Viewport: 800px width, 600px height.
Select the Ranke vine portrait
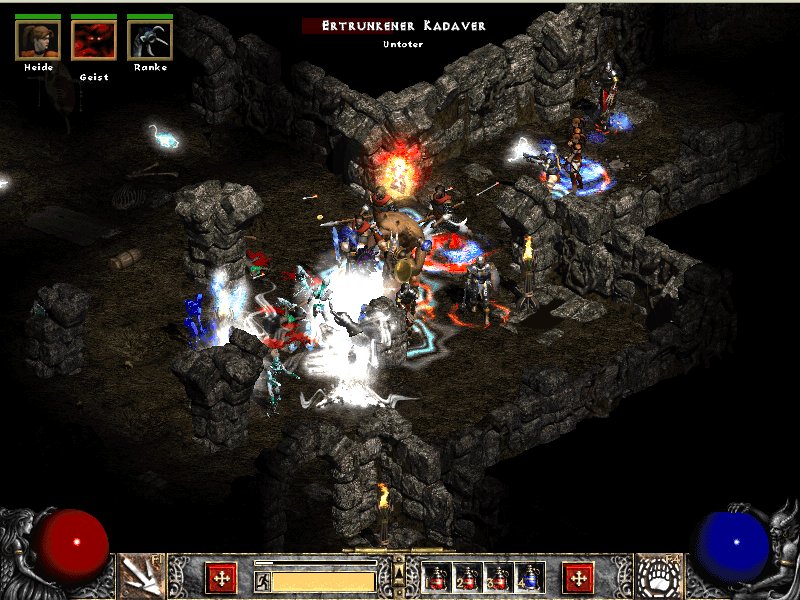[150, 39]
